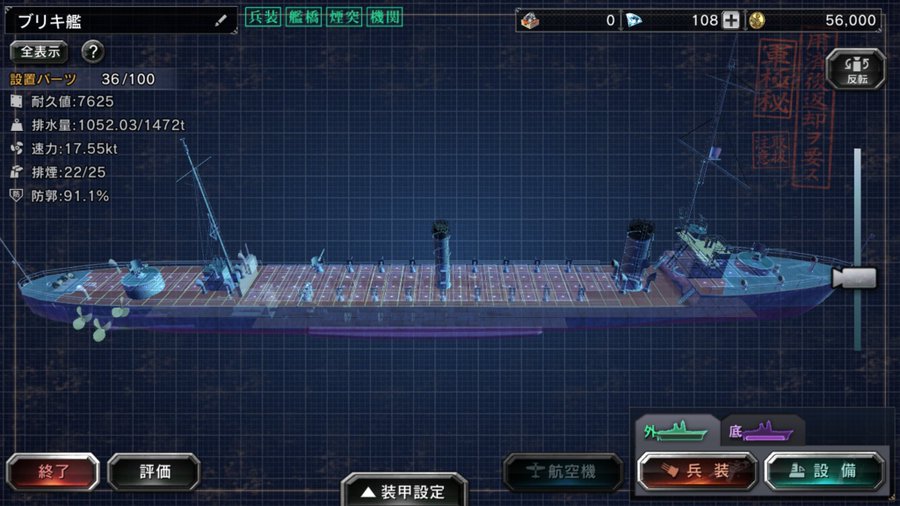Toggle the 機関 filter tag

[x=384, y=18]
